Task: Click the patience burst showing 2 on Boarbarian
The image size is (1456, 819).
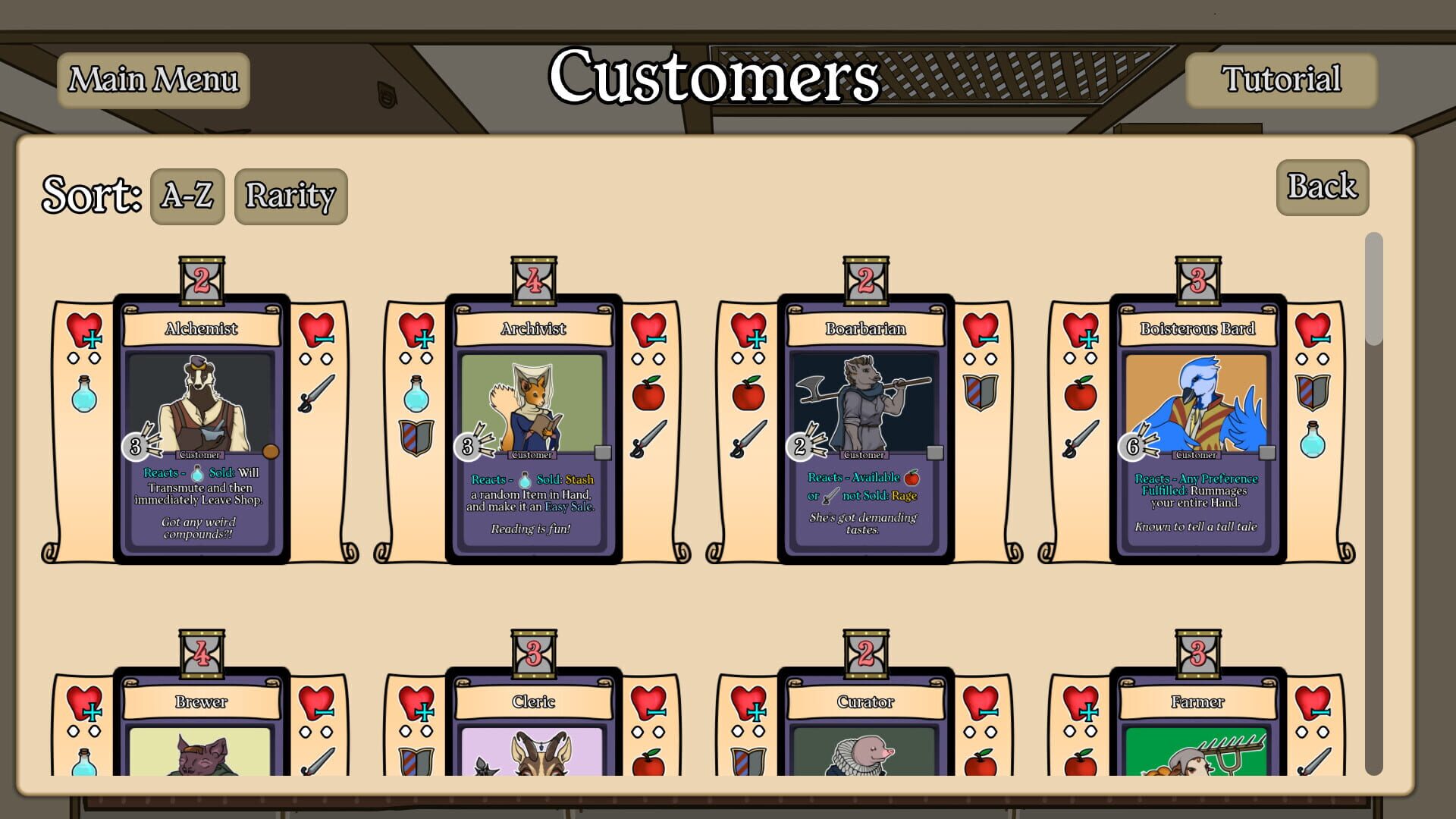Action: [x=800, y=447]
